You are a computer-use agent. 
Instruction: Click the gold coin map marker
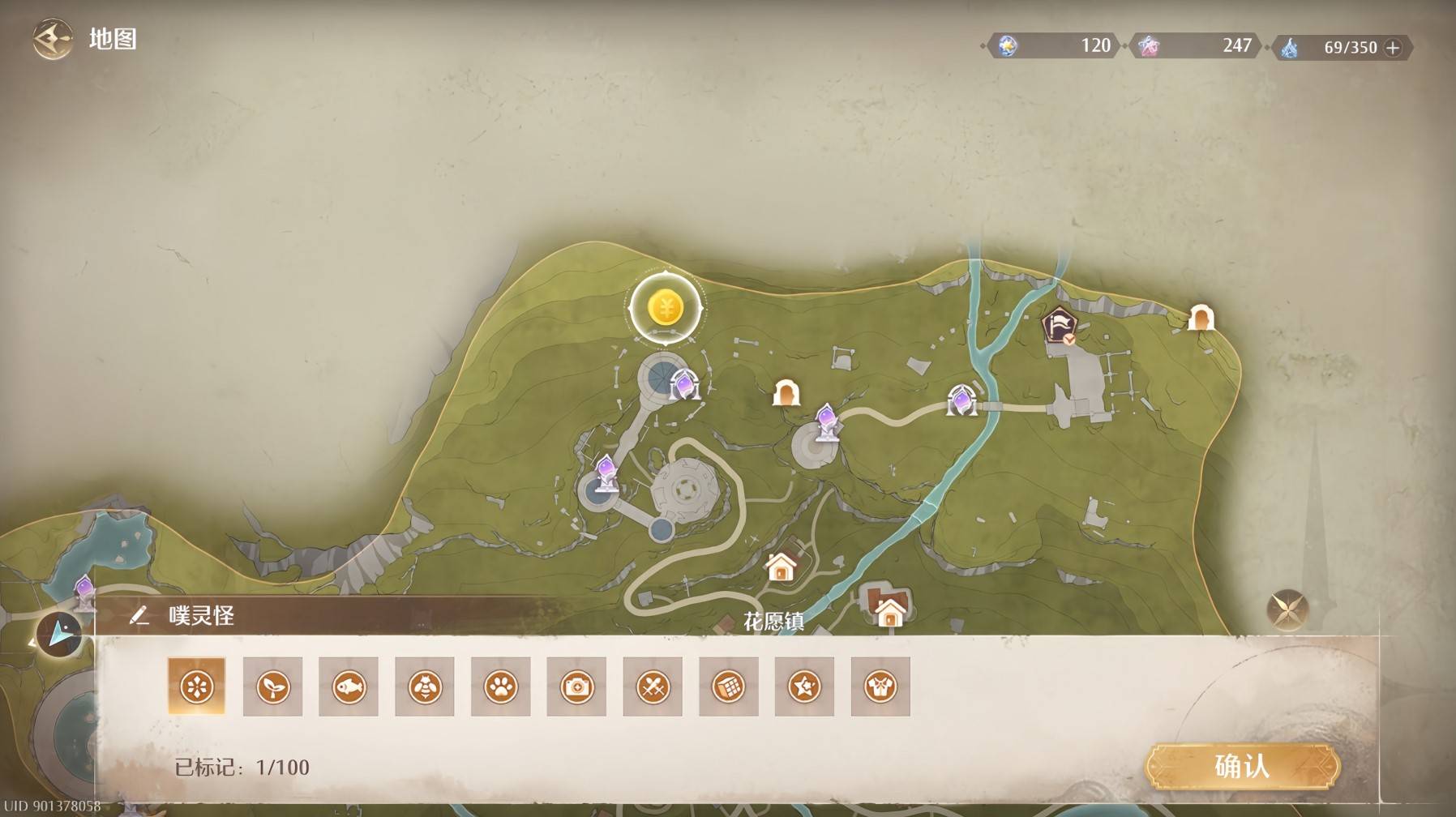666,309
